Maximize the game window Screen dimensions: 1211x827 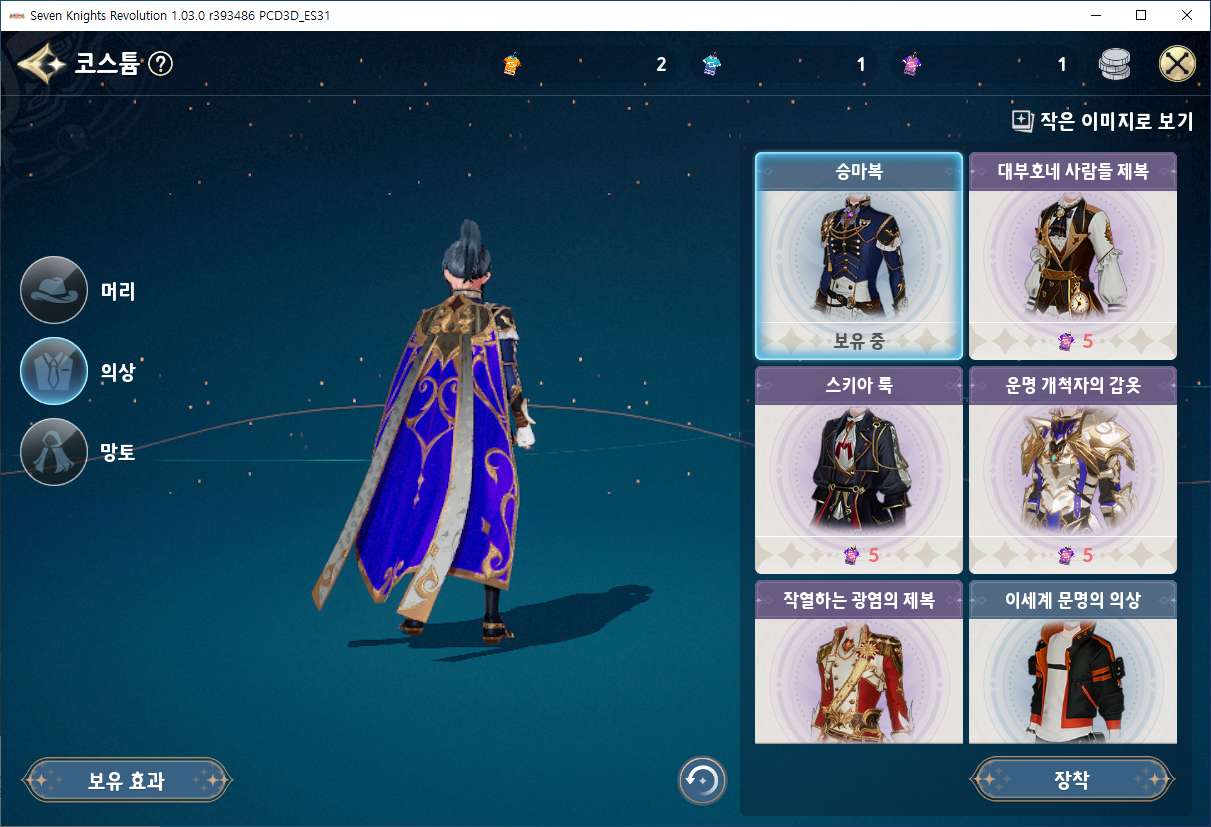point(1141,15)
